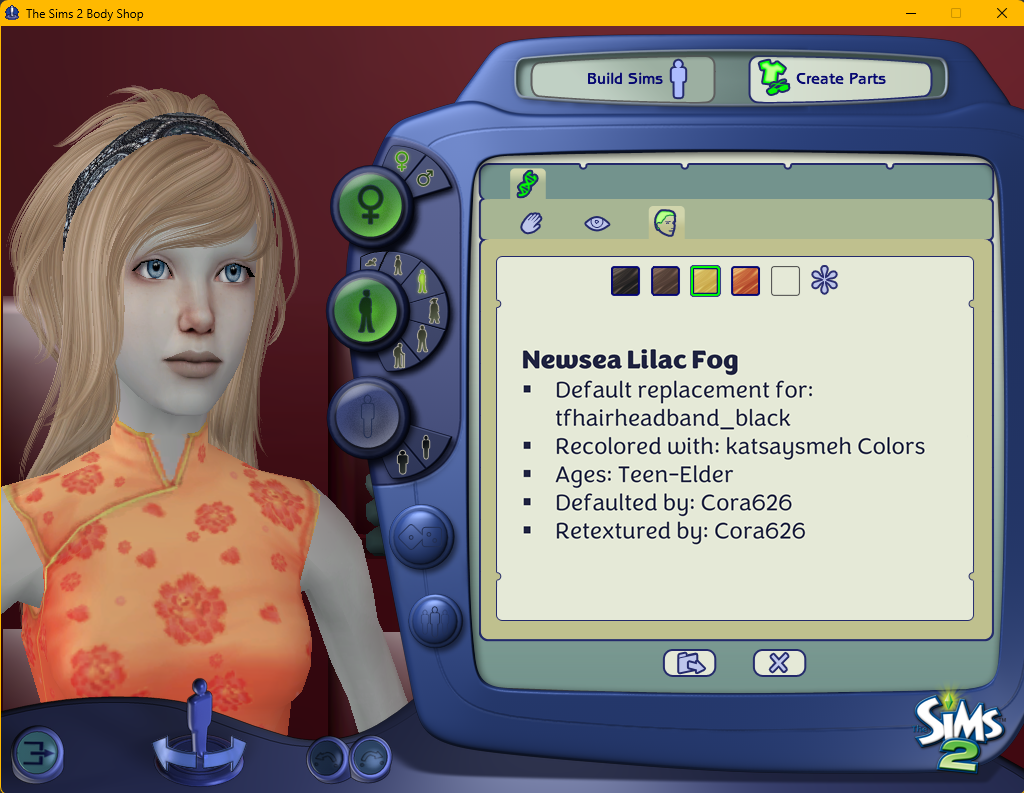
Task: Click the dice randomize button
Action: (x=421, y=537)
